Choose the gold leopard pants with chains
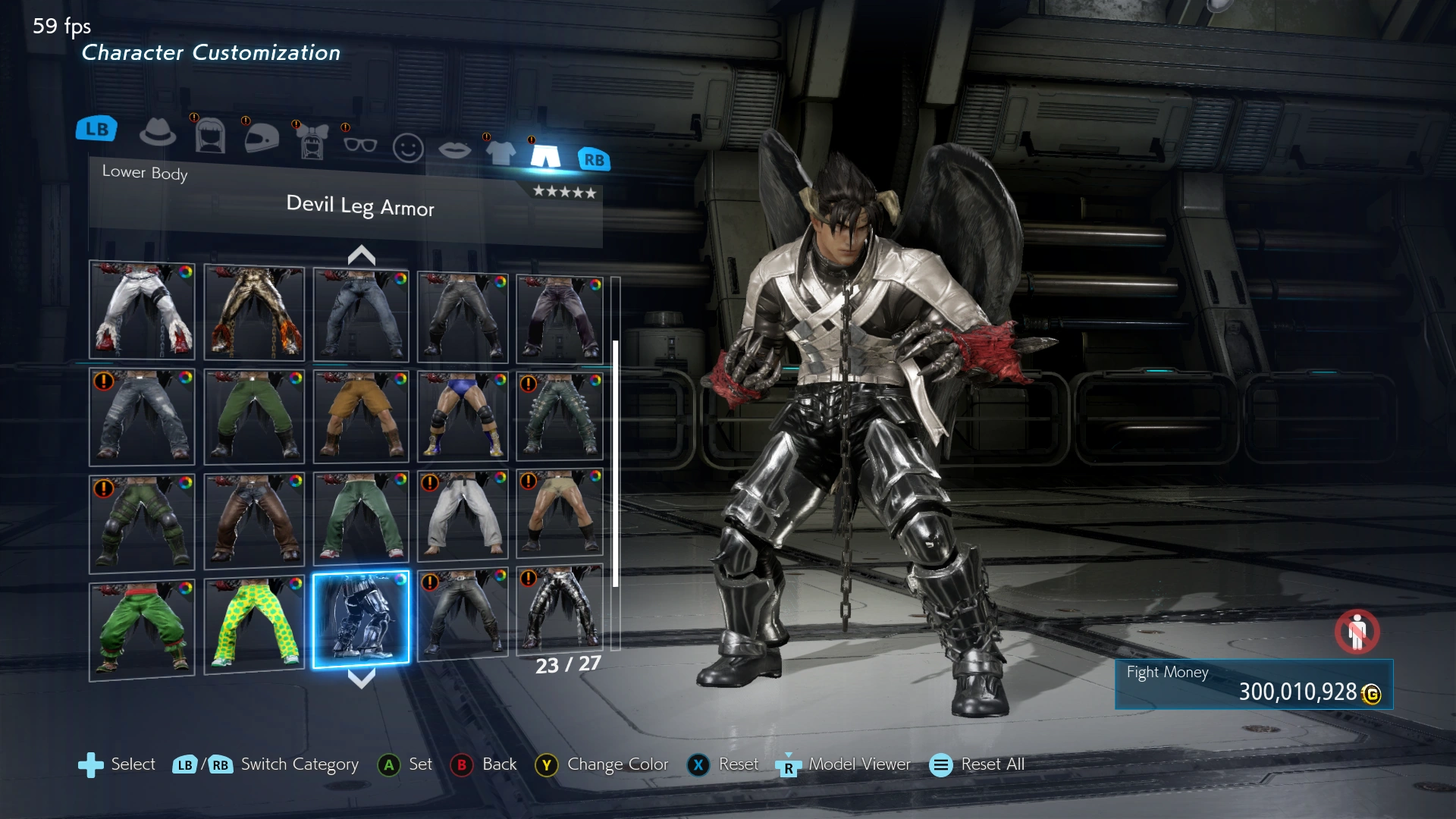This screenshot has height=819, width=1456. click(x=254, y=312)
